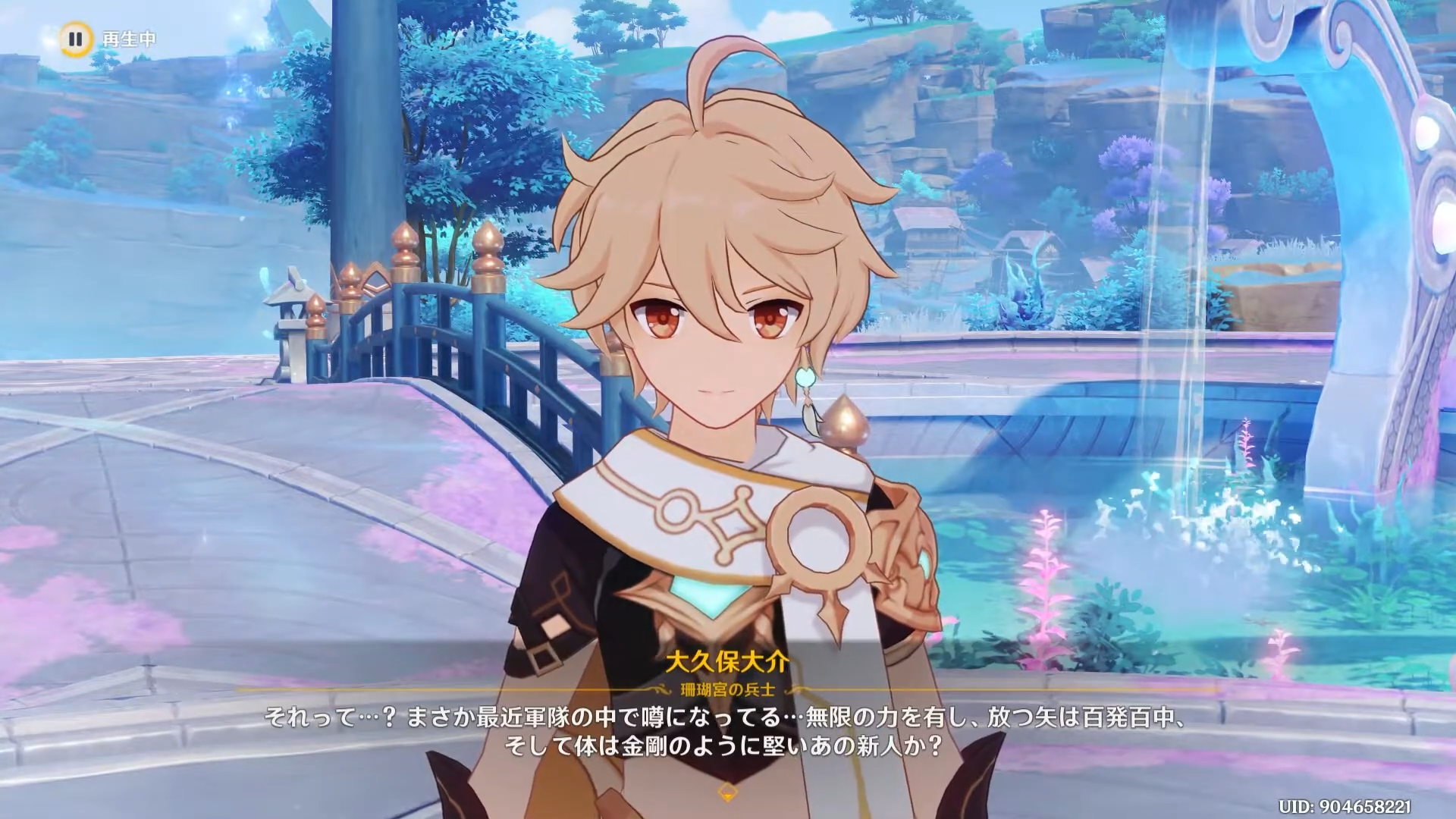This screenshot has width=1456, height=819.
Task: Click the yellow dialogue continue arrow
Action: click(727, 791)
